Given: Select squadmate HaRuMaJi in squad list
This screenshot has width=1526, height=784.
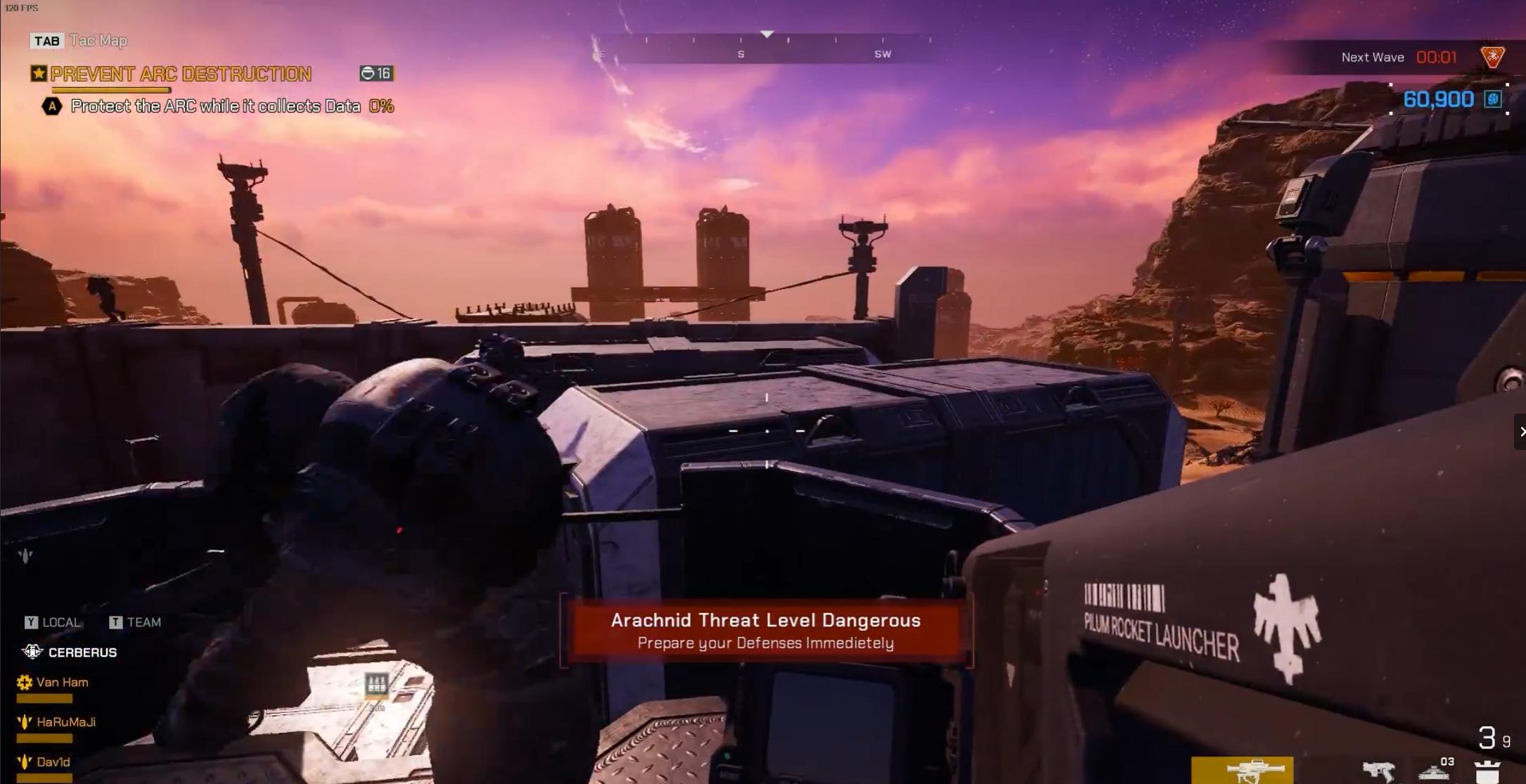Looking at the screenshot, I should click(x=65, y=722).
